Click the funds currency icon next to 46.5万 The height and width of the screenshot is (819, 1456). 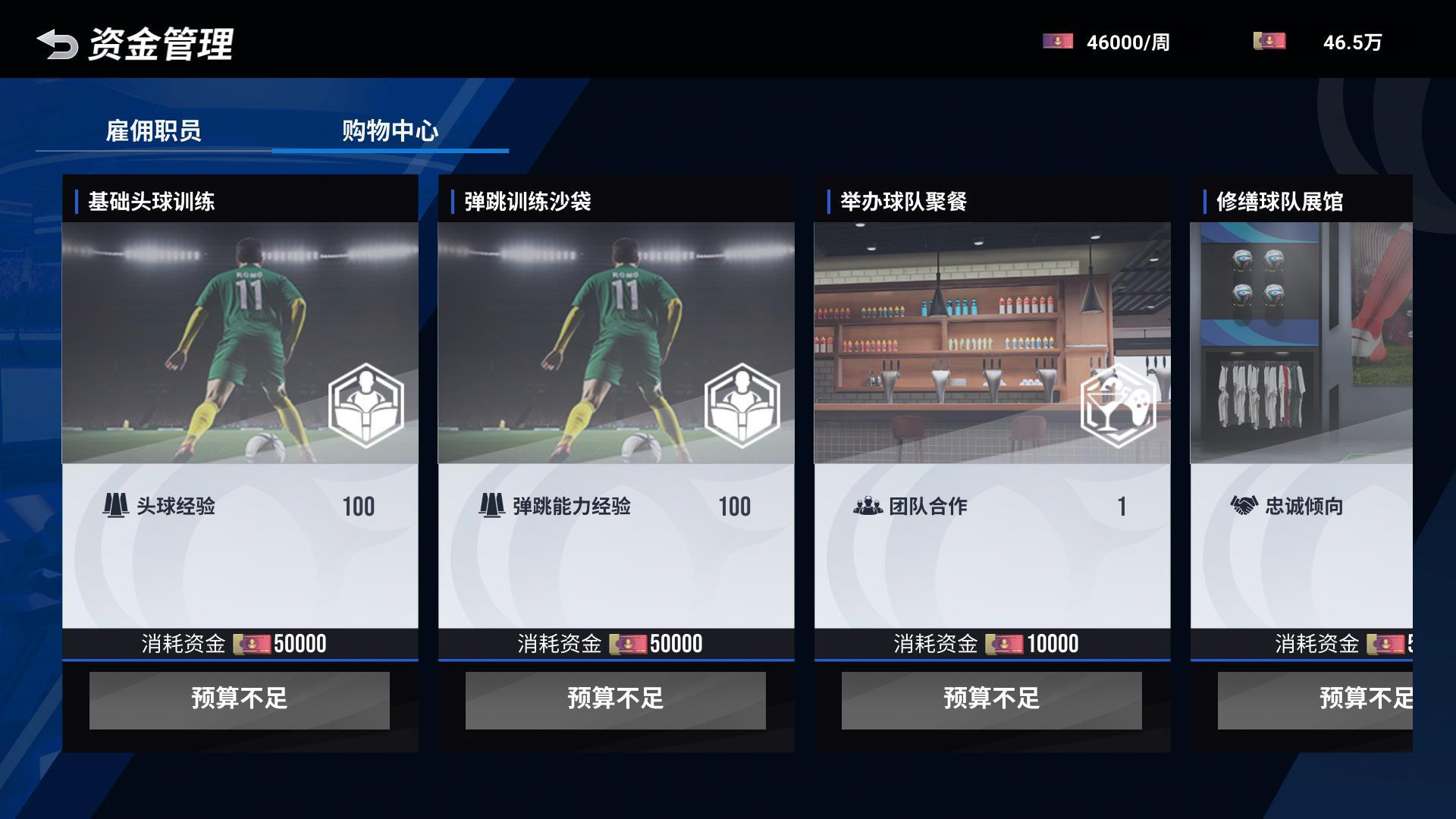pos(1268,43)
